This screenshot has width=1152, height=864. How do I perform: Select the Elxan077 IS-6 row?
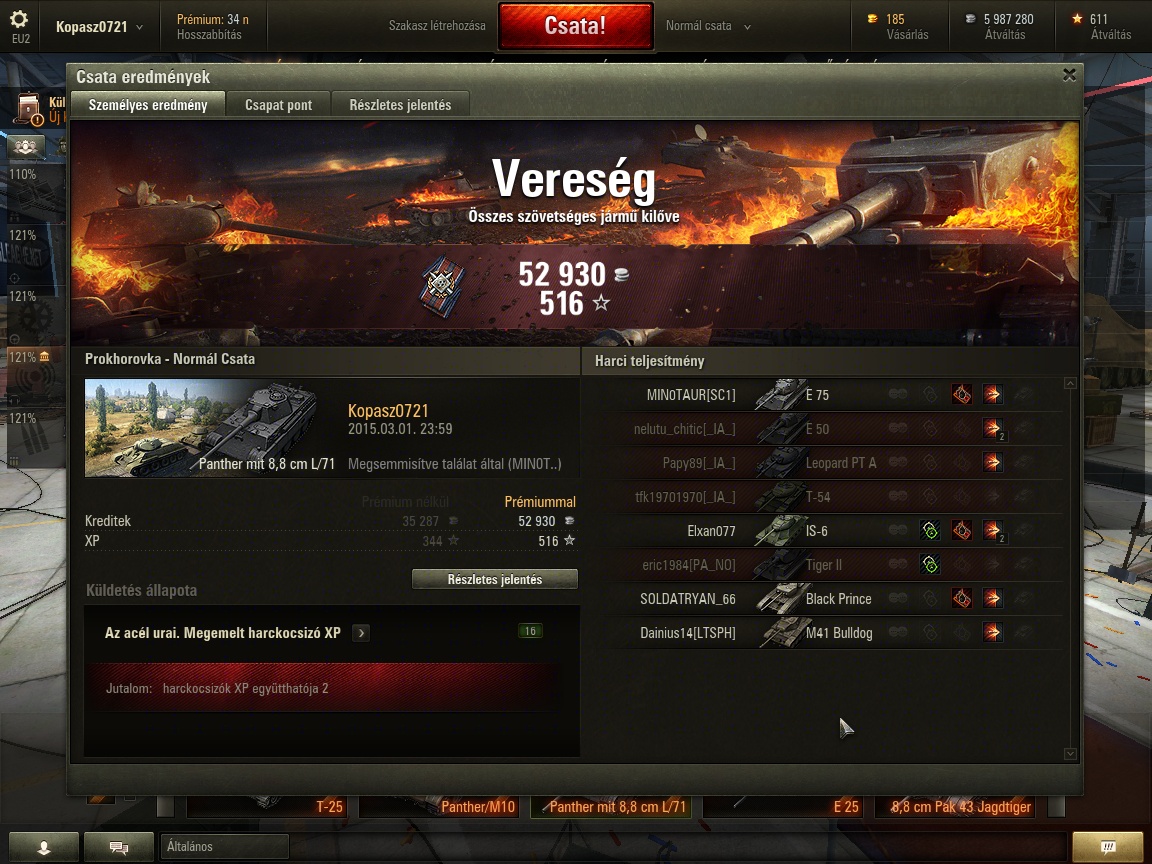pos(830,531)
